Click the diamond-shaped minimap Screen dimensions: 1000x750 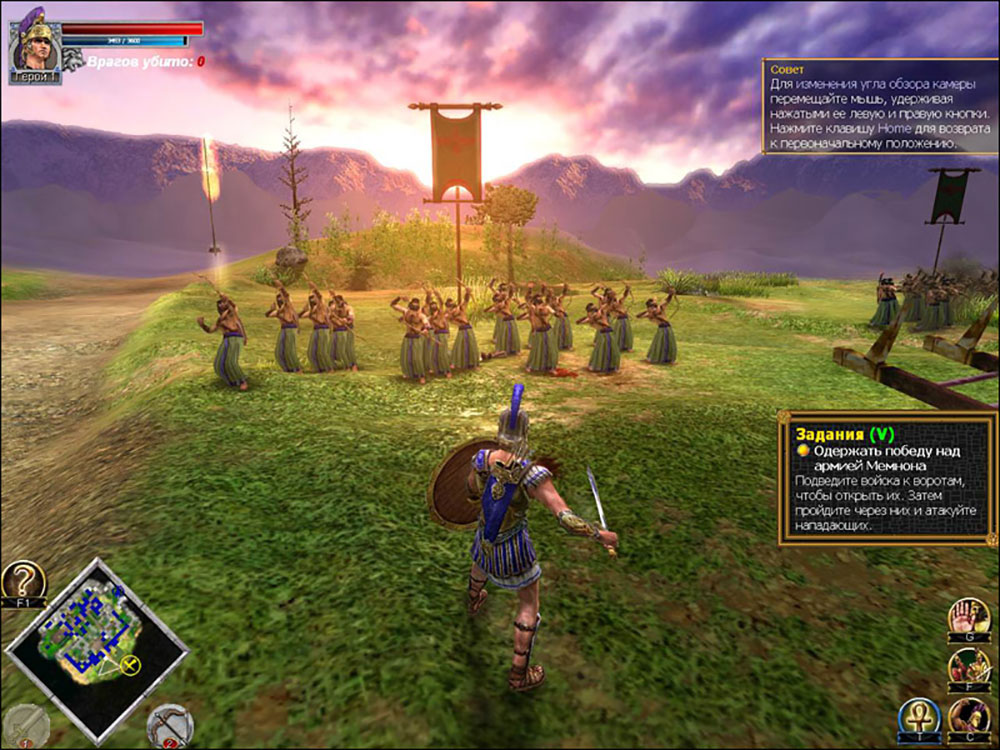(x=96, y=644)
